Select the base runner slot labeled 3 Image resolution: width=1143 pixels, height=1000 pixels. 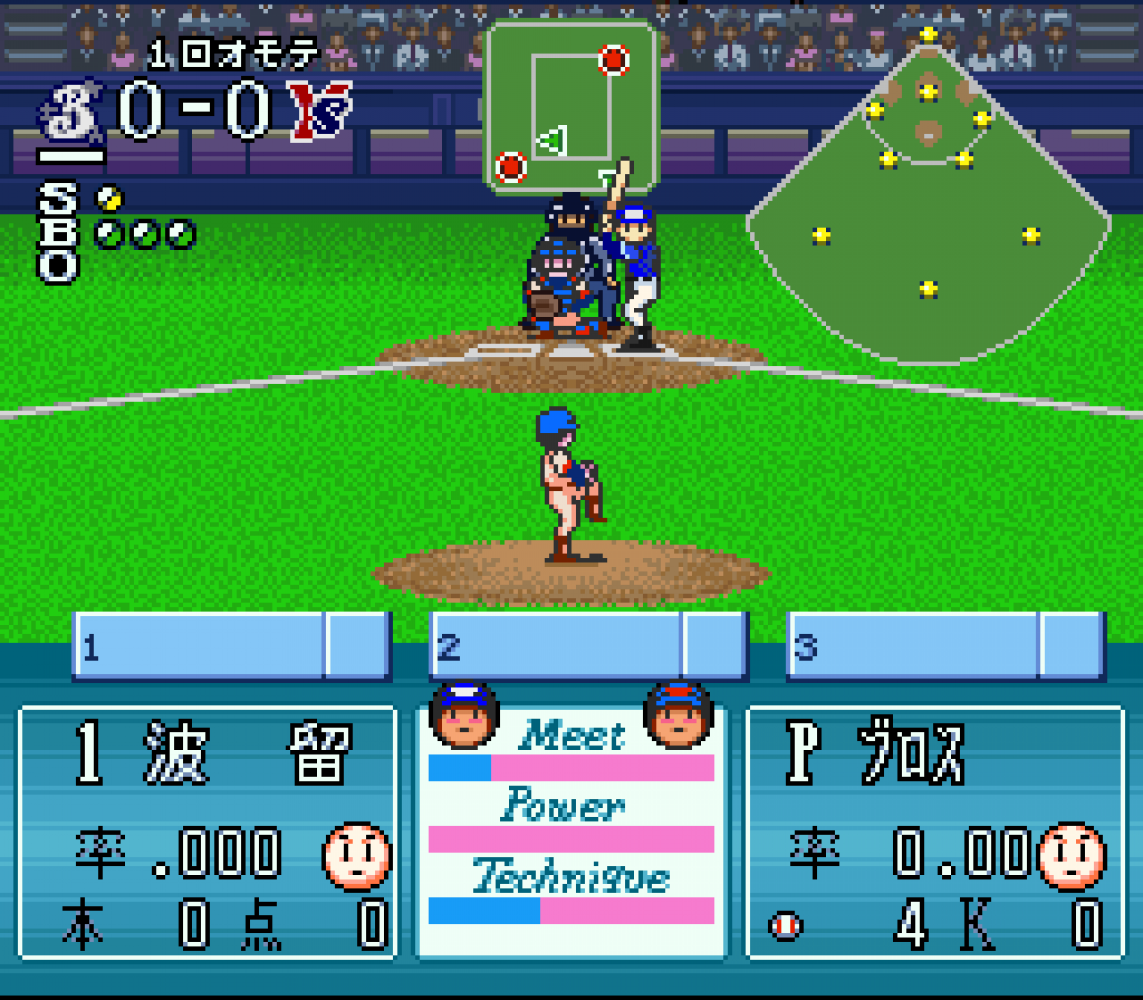[946, 646]
